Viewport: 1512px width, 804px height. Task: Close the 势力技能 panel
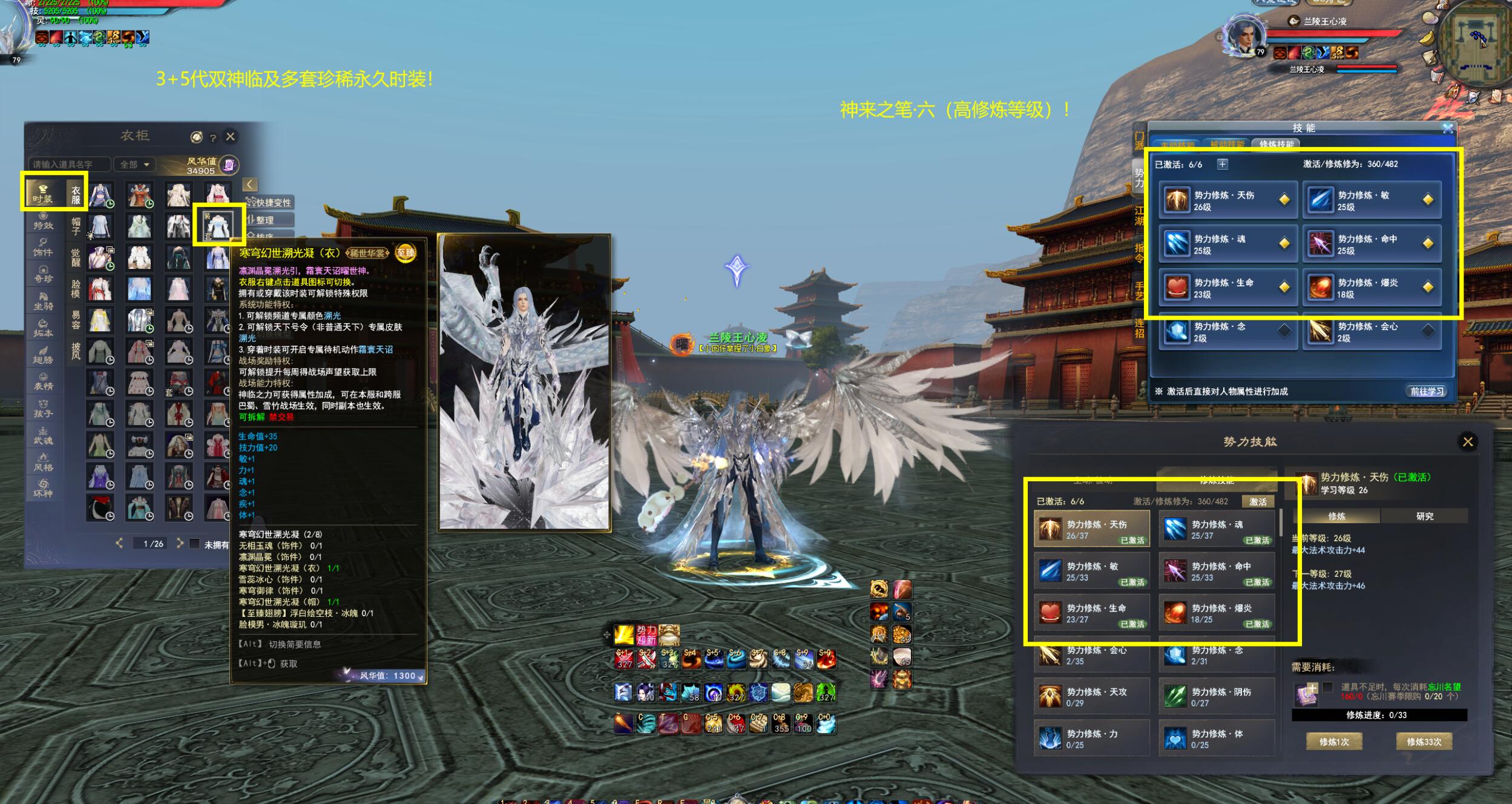1467,442
